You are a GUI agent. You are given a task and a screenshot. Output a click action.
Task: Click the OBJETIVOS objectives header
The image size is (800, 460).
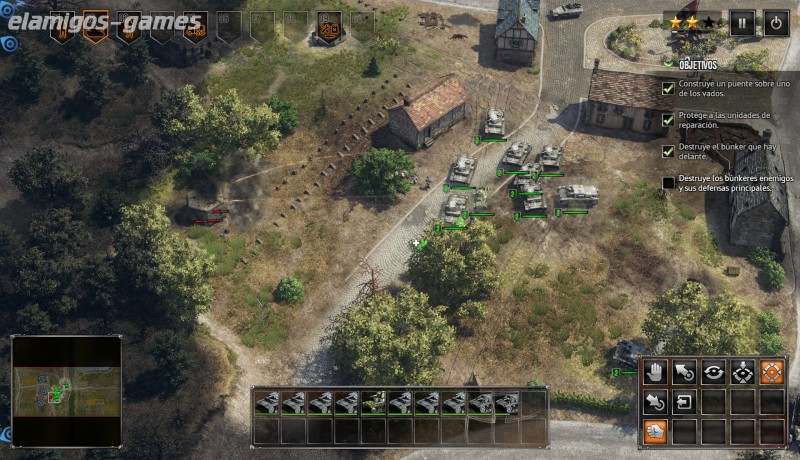(699, 63)
